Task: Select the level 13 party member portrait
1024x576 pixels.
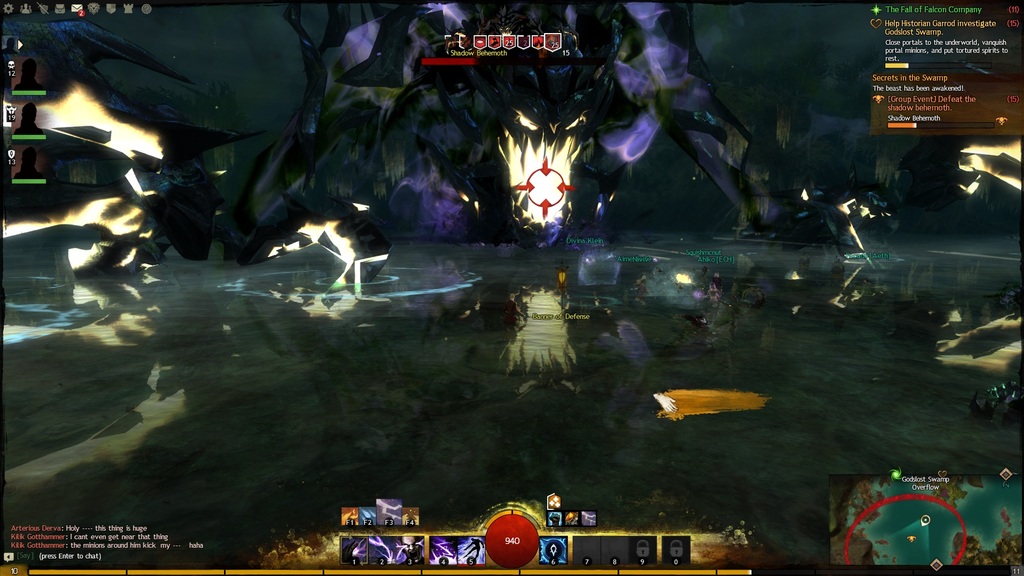Action: 29,162
